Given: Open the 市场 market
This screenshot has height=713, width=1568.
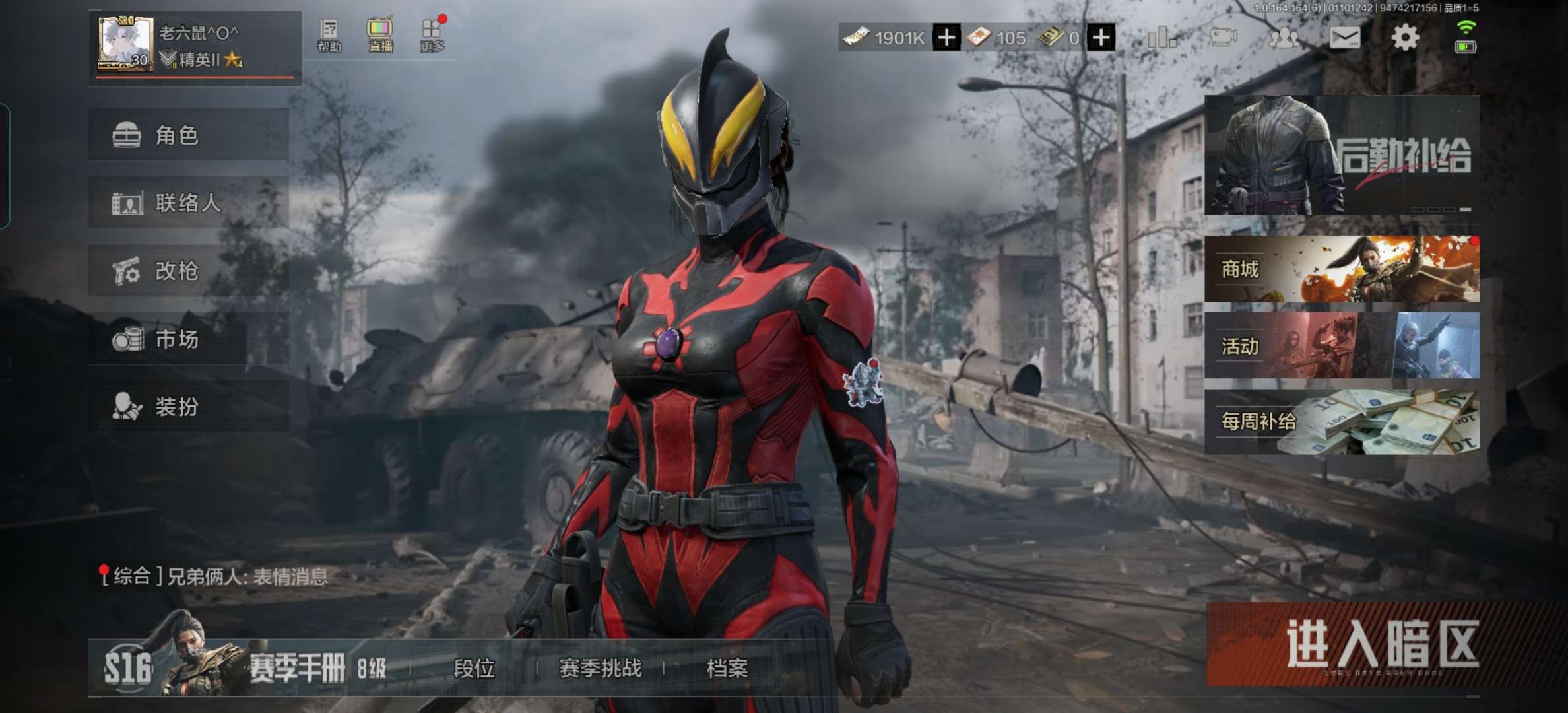Looking at the screenshot, I should click(x=189, y=339).
